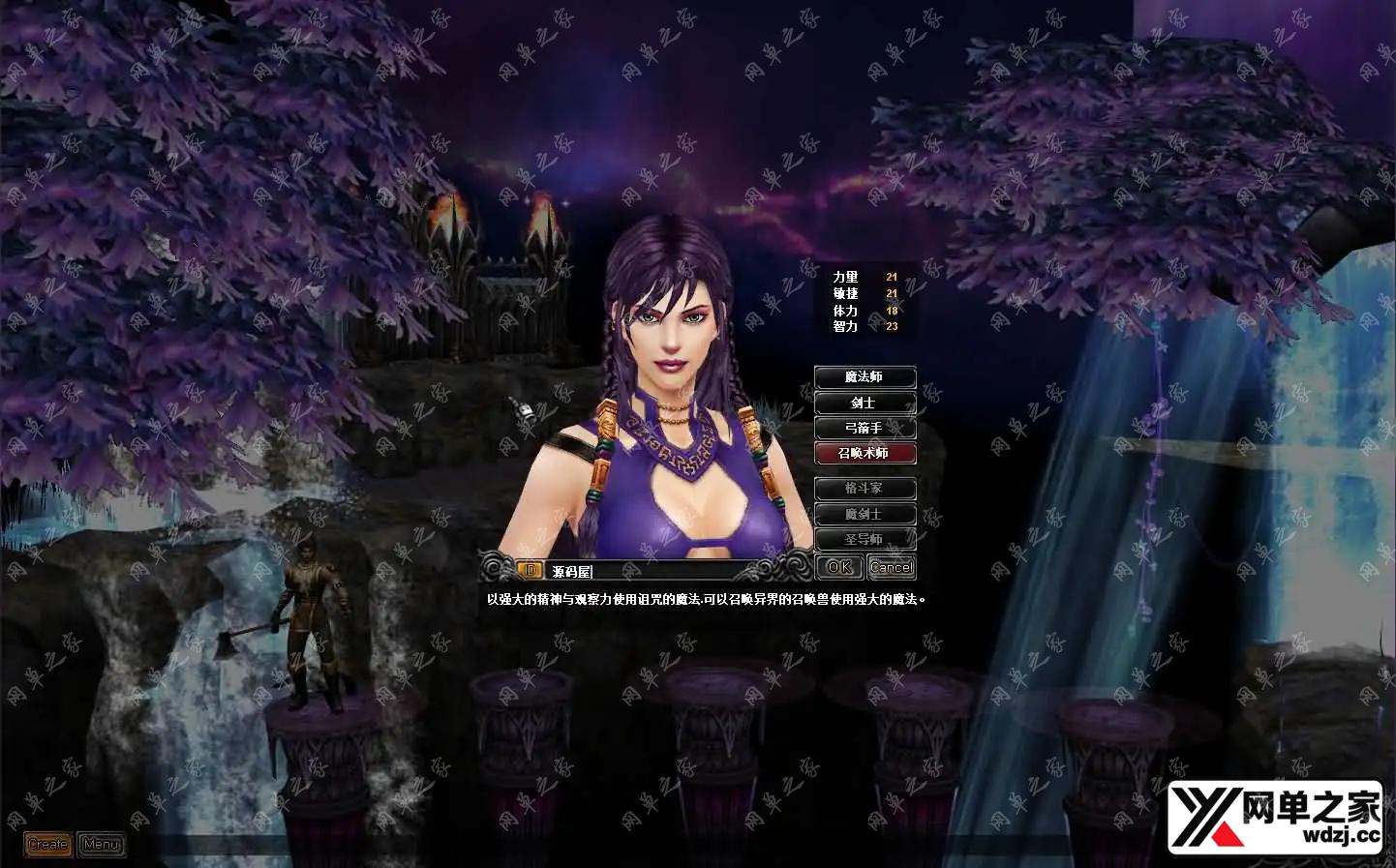1396x868 pixels.
Task: Open the Menu button
Action: (x=102, y=845)
